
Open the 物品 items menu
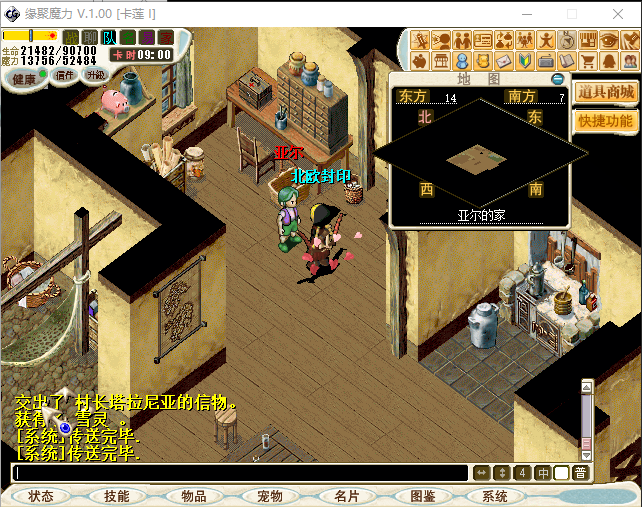(x=193, y=496)
